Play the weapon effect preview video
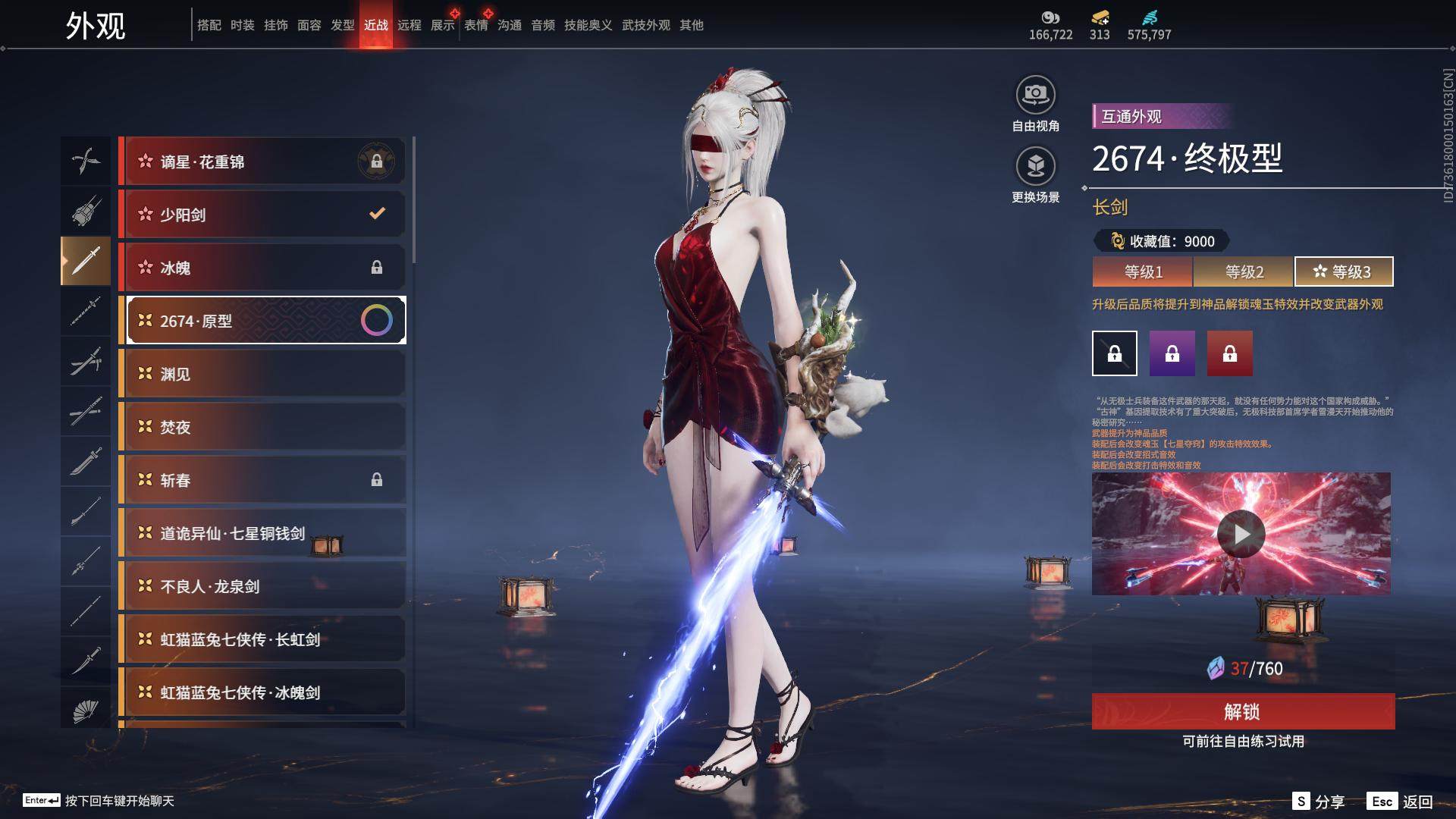 point(1241,534)
